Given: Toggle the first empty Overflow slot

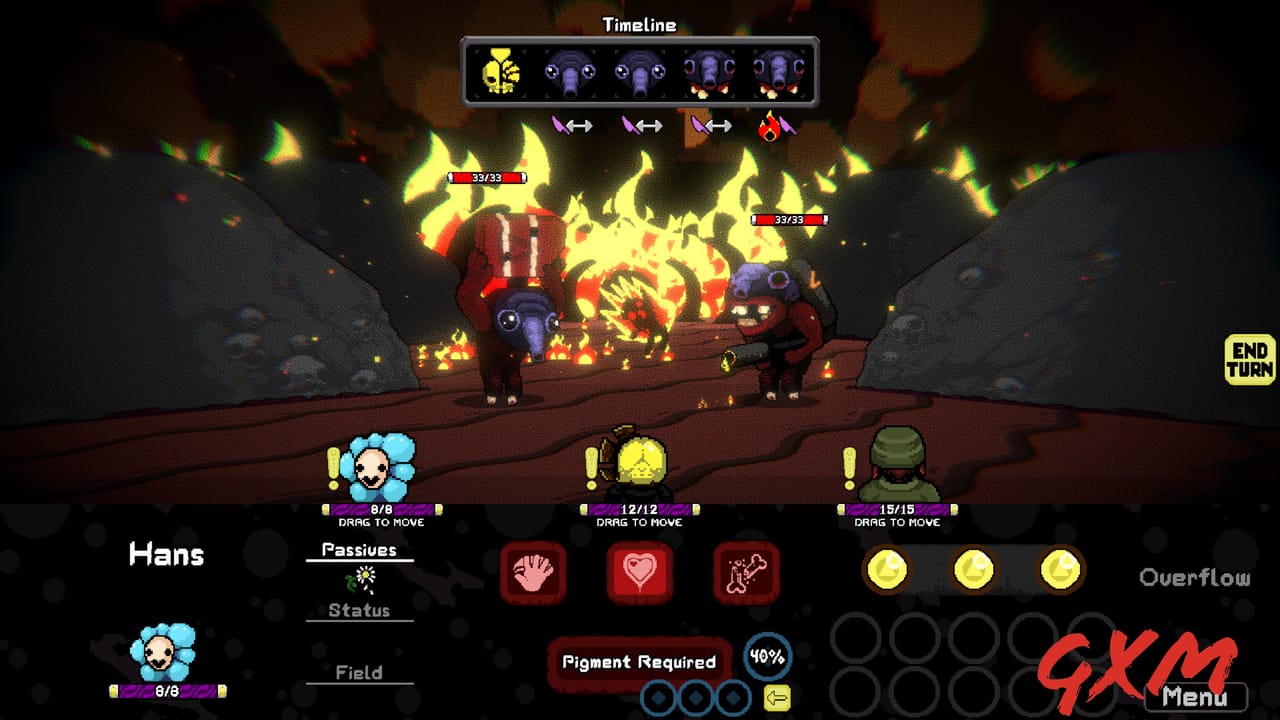Looking at the screenshot, I should [855, 636].
